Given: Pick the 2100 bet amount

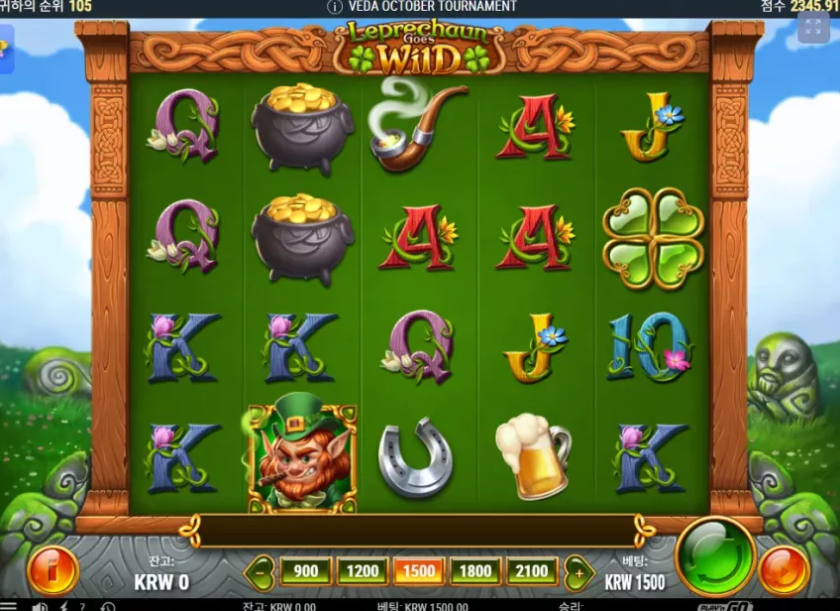Looking at the screenshot, I should pos(533,571).
